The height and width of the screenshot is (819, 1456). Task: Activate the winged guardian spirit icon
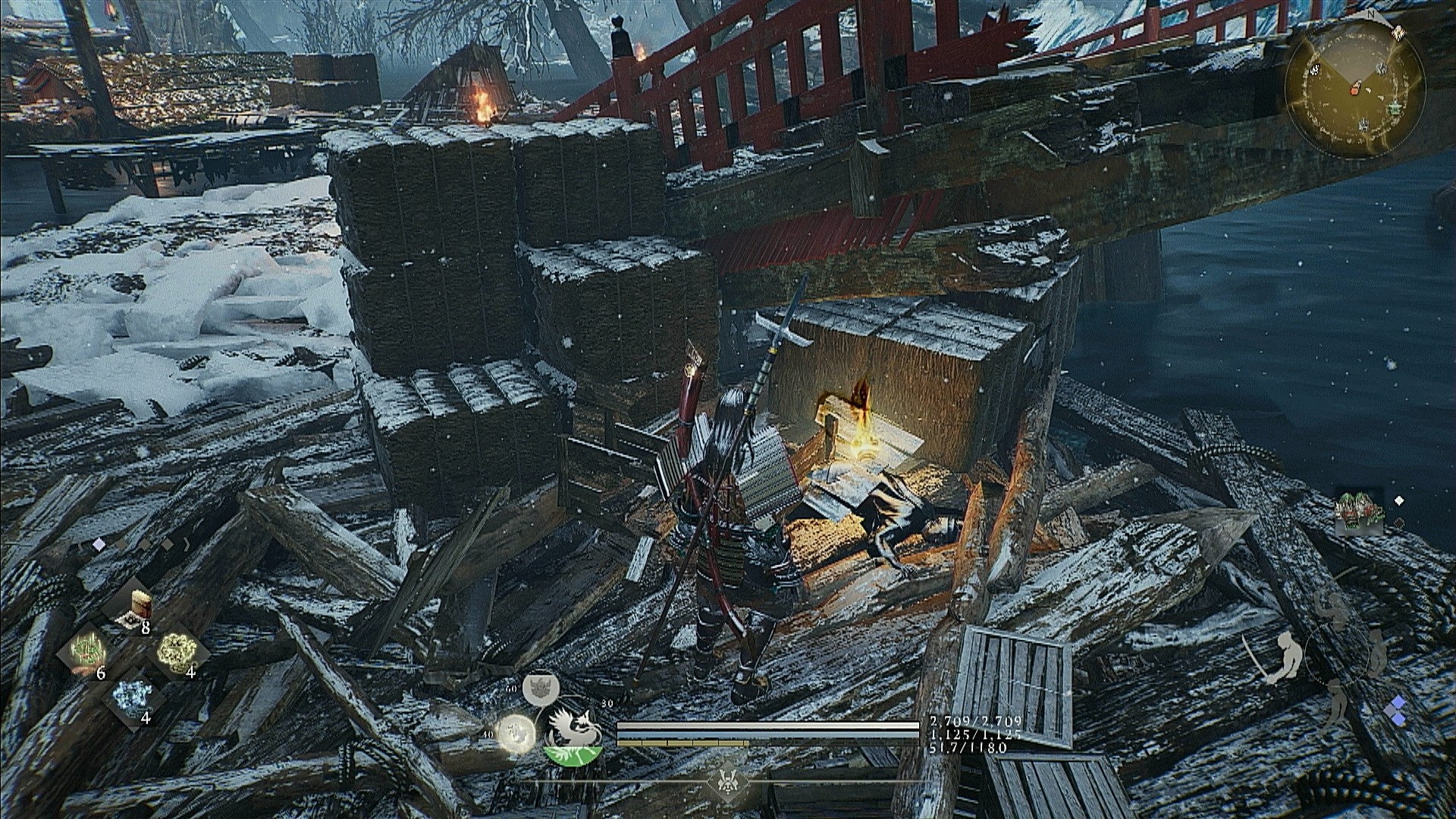pyautogui.click(x=574, y=731)
